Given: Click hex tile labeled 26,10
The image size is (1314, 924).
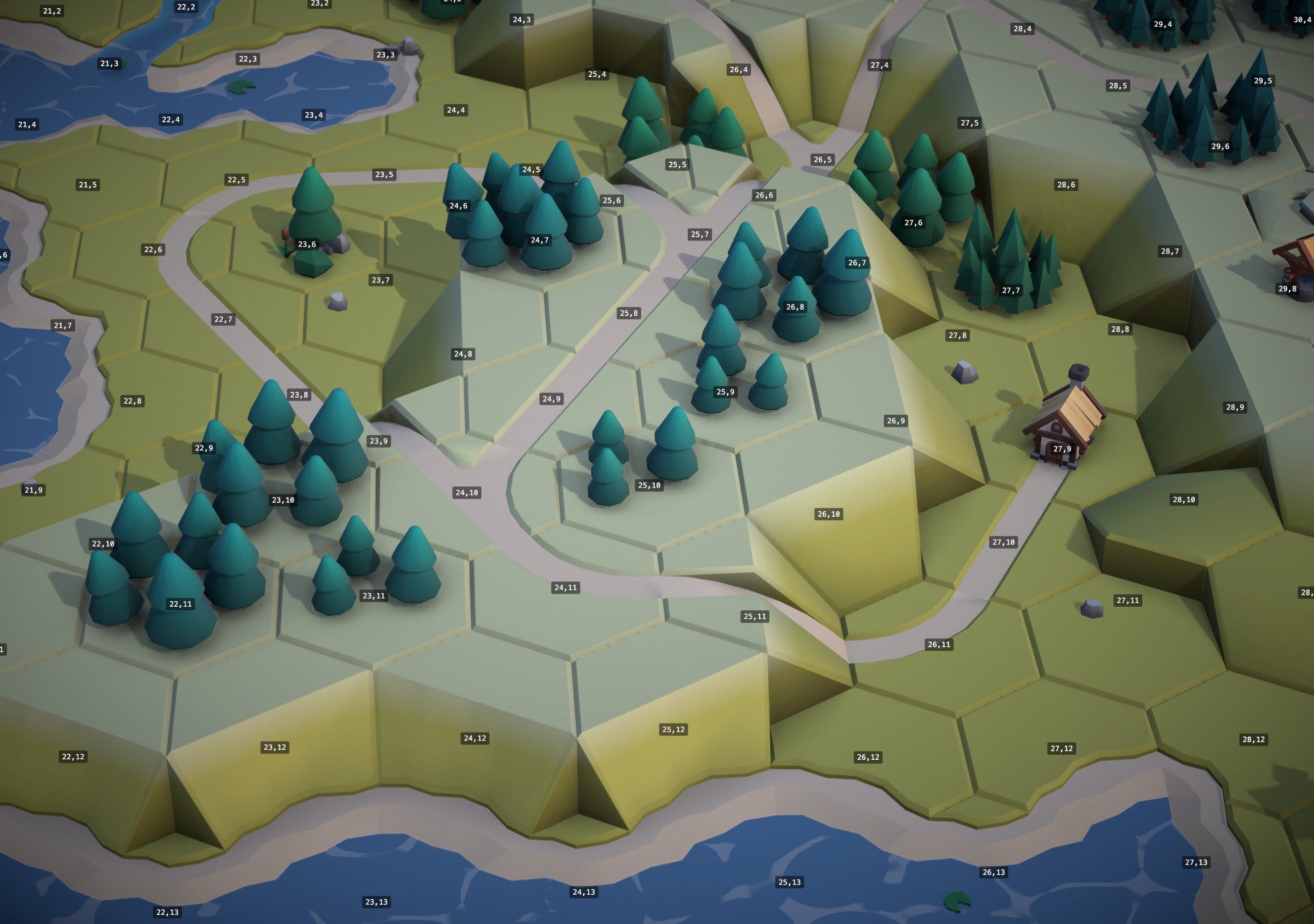Looking at the screenshot, I should click(x=828, y=514).
